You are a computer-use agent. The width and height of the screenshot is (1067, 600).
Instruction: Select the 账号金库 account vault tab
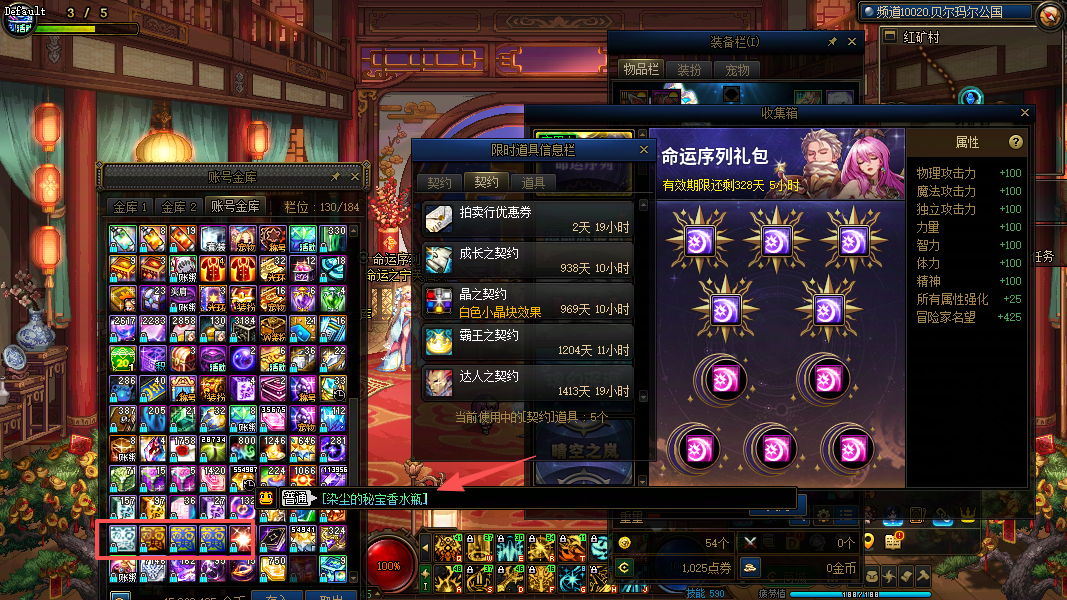click(x=235, y=207)
